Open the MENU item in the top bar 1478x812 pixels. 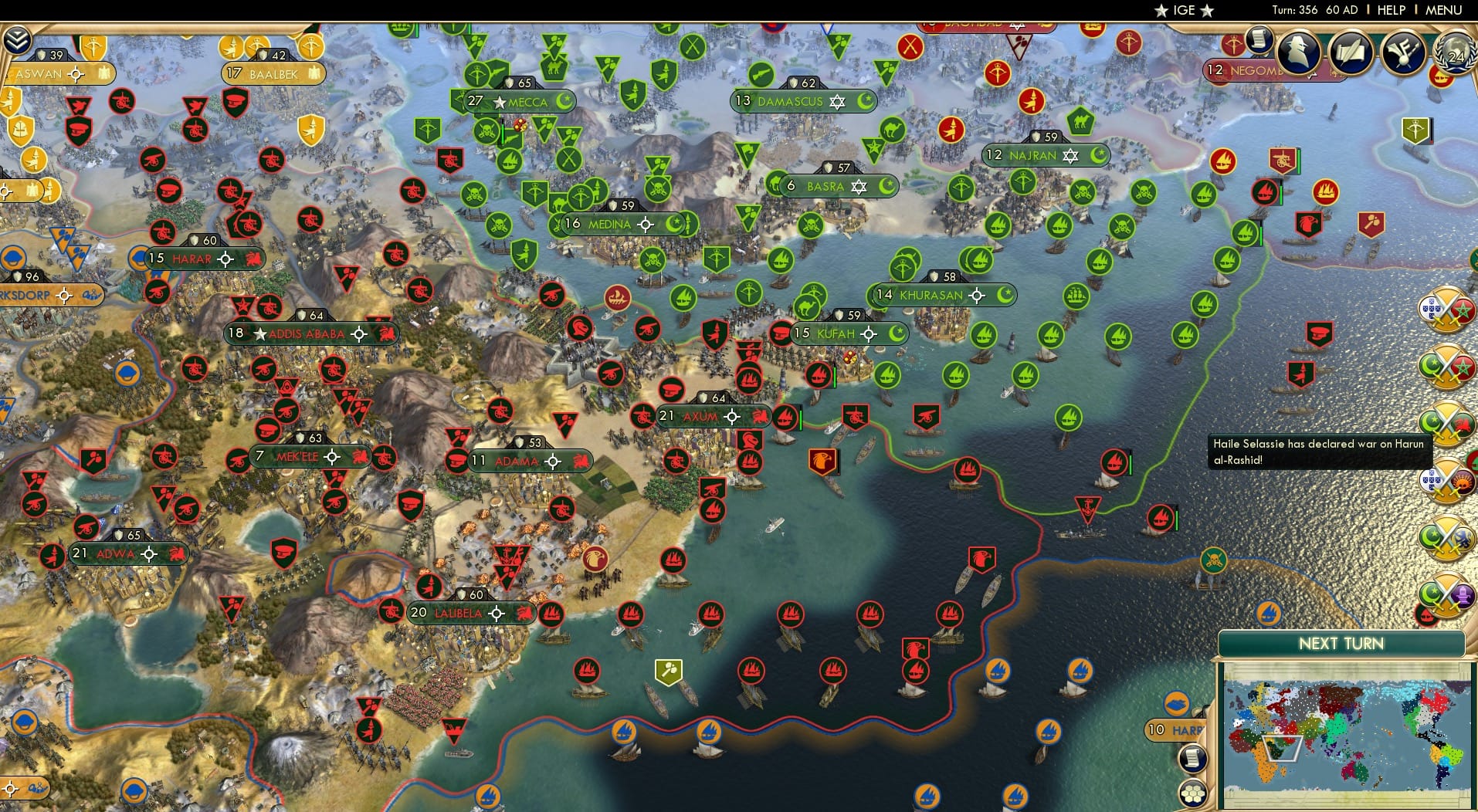[1445, 11]
